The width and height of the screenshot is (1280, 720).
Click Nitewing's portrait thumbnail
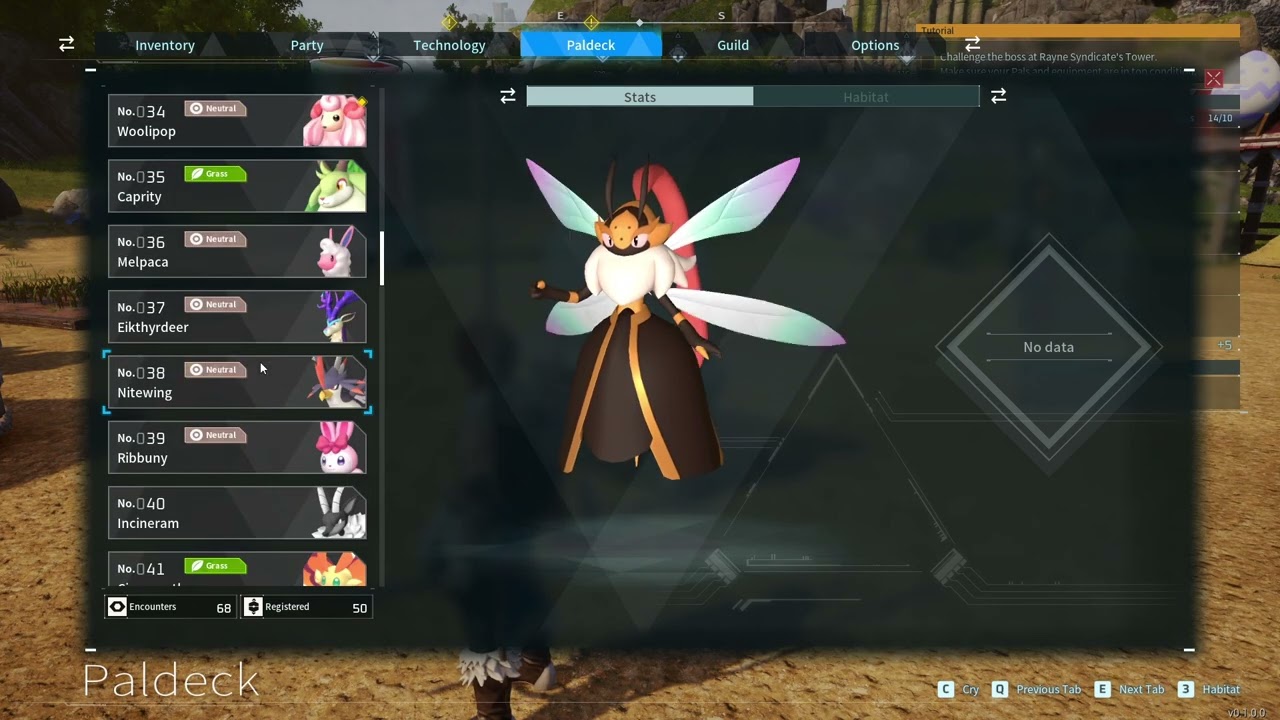coord(335,382)
